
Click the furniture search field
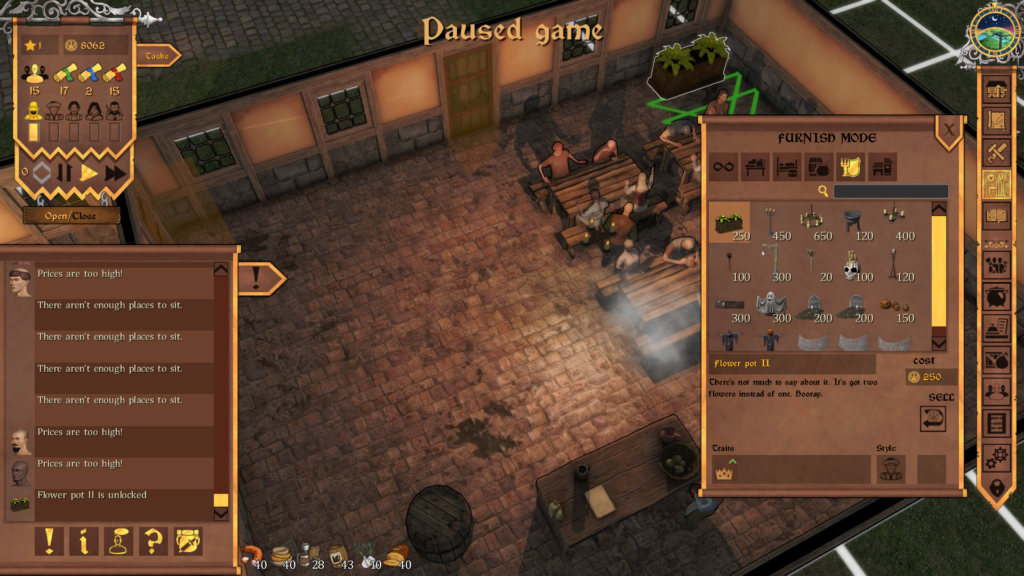coord(890,191)
